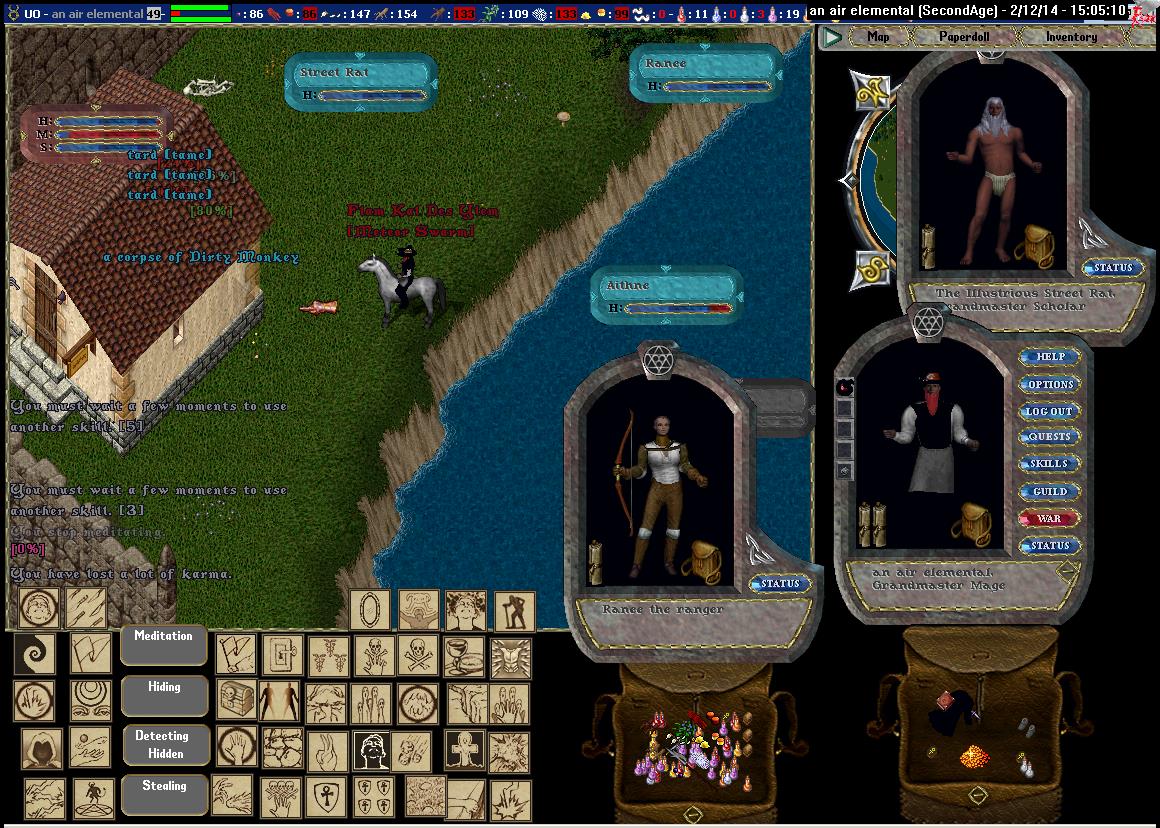
Task: Select the Aithne health bar
Action: point(666,296)
